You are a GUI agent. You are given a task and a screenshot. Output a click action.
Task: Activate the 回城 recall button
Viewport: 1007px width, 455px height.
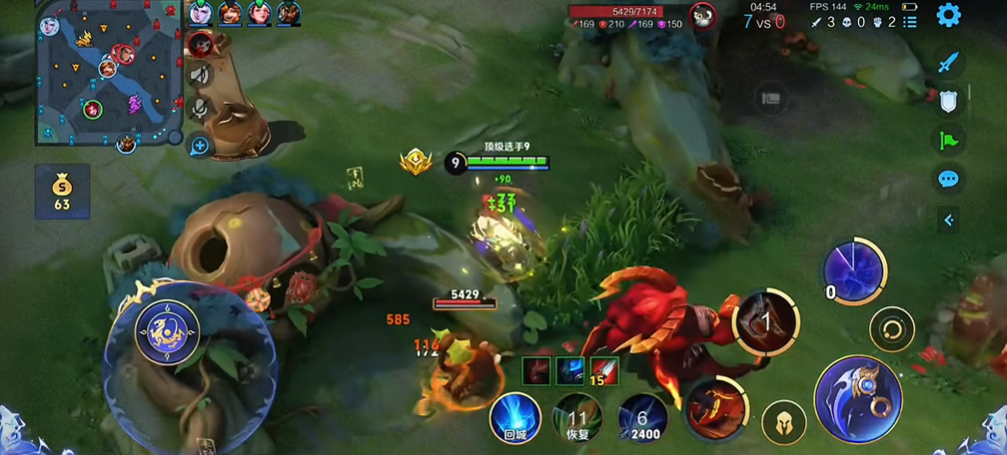(515, 418)
